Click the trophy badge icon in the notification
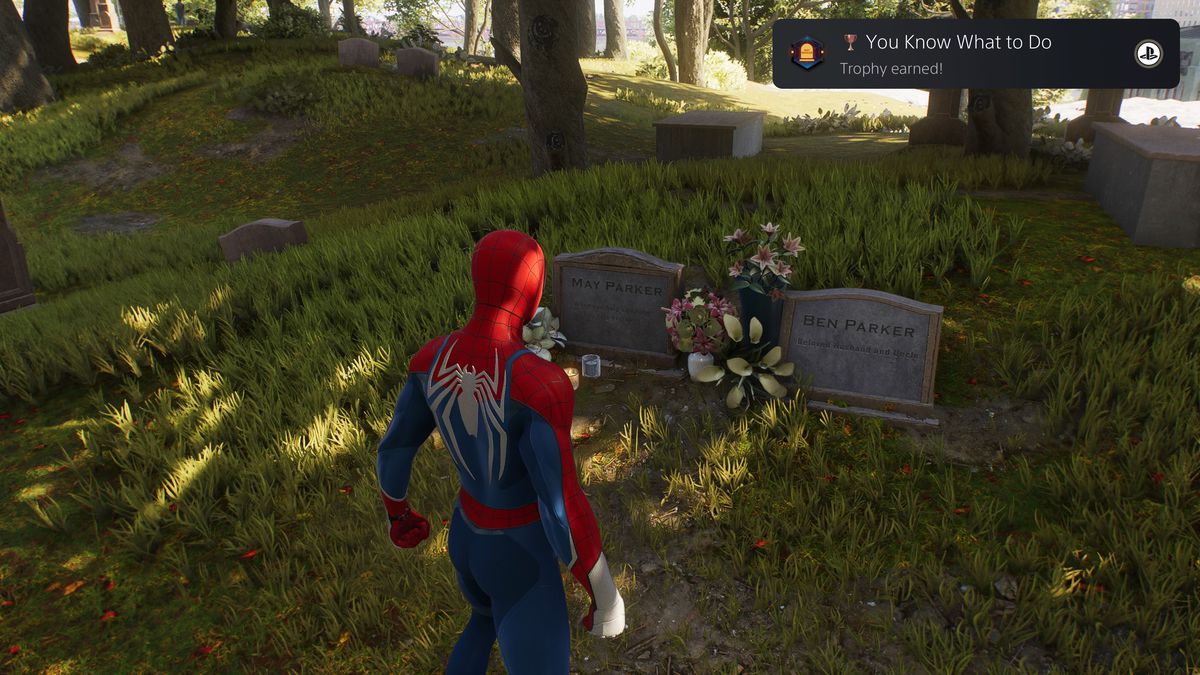The width and height of the screenshot is (1200, 675). point(807,54)
